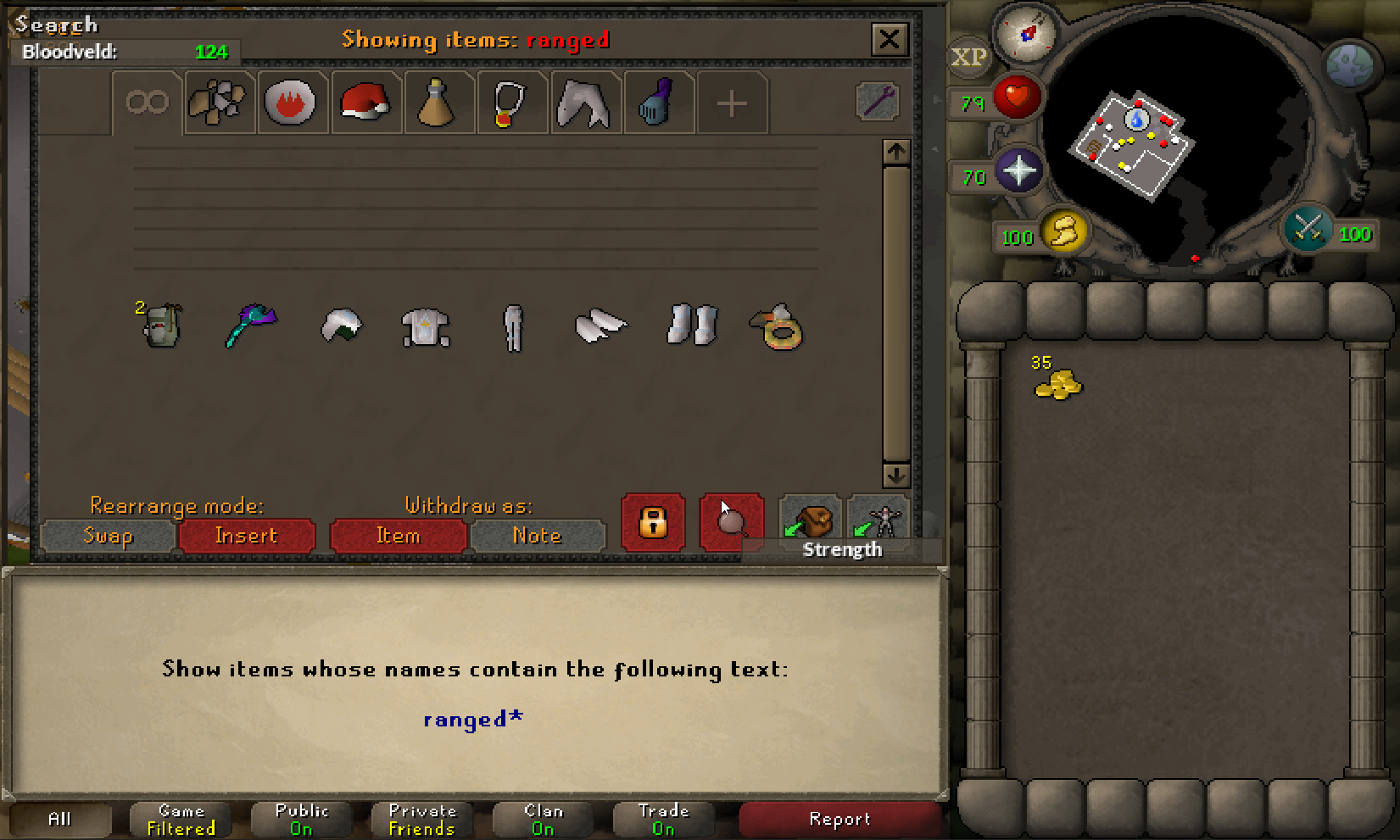Open the Santa hat bank tab
This screenshot has height=840, width=1400.
click(365, 103)
